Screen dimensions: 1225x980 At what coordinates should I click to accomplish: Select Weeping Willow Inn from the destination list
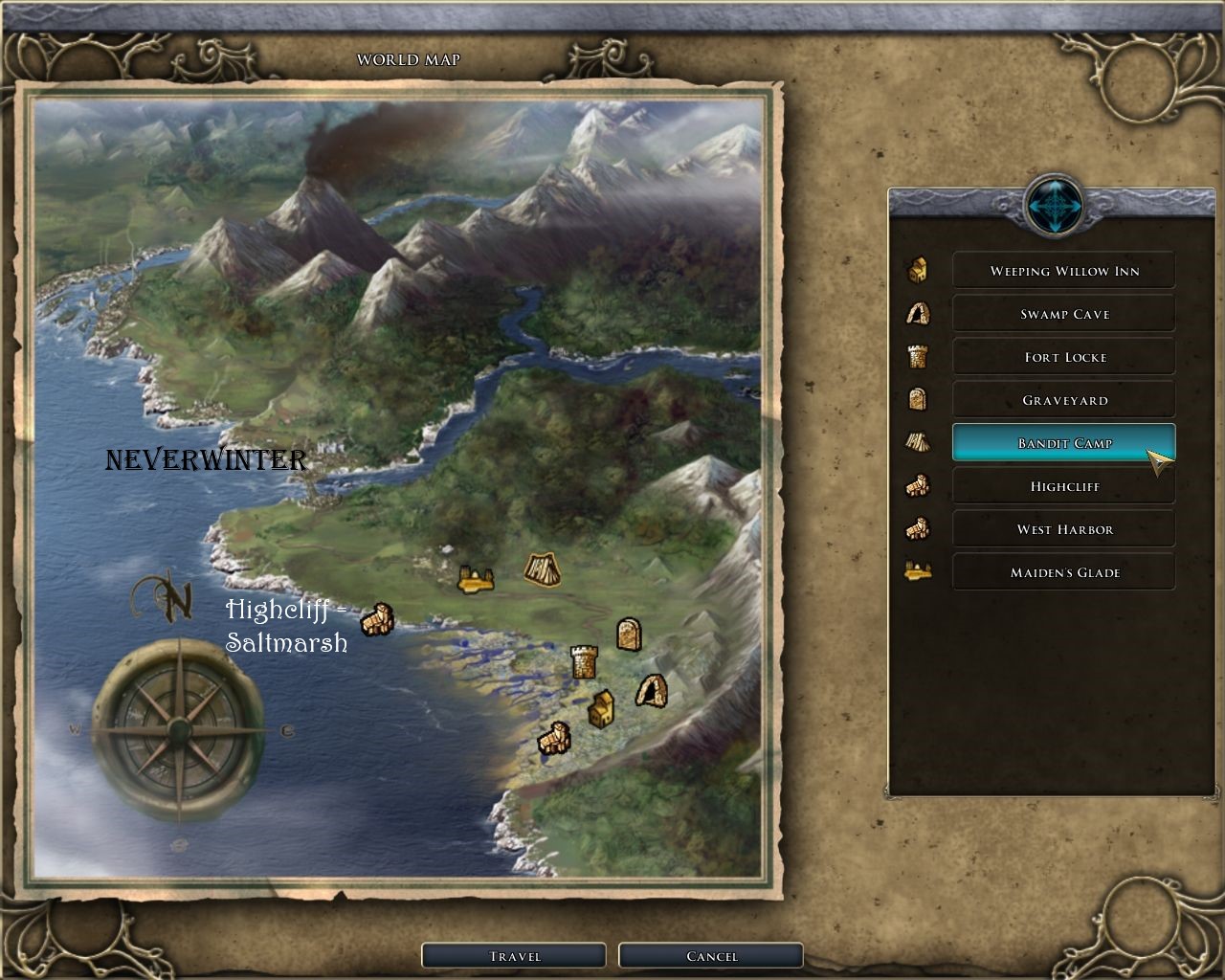point(1063,271)
